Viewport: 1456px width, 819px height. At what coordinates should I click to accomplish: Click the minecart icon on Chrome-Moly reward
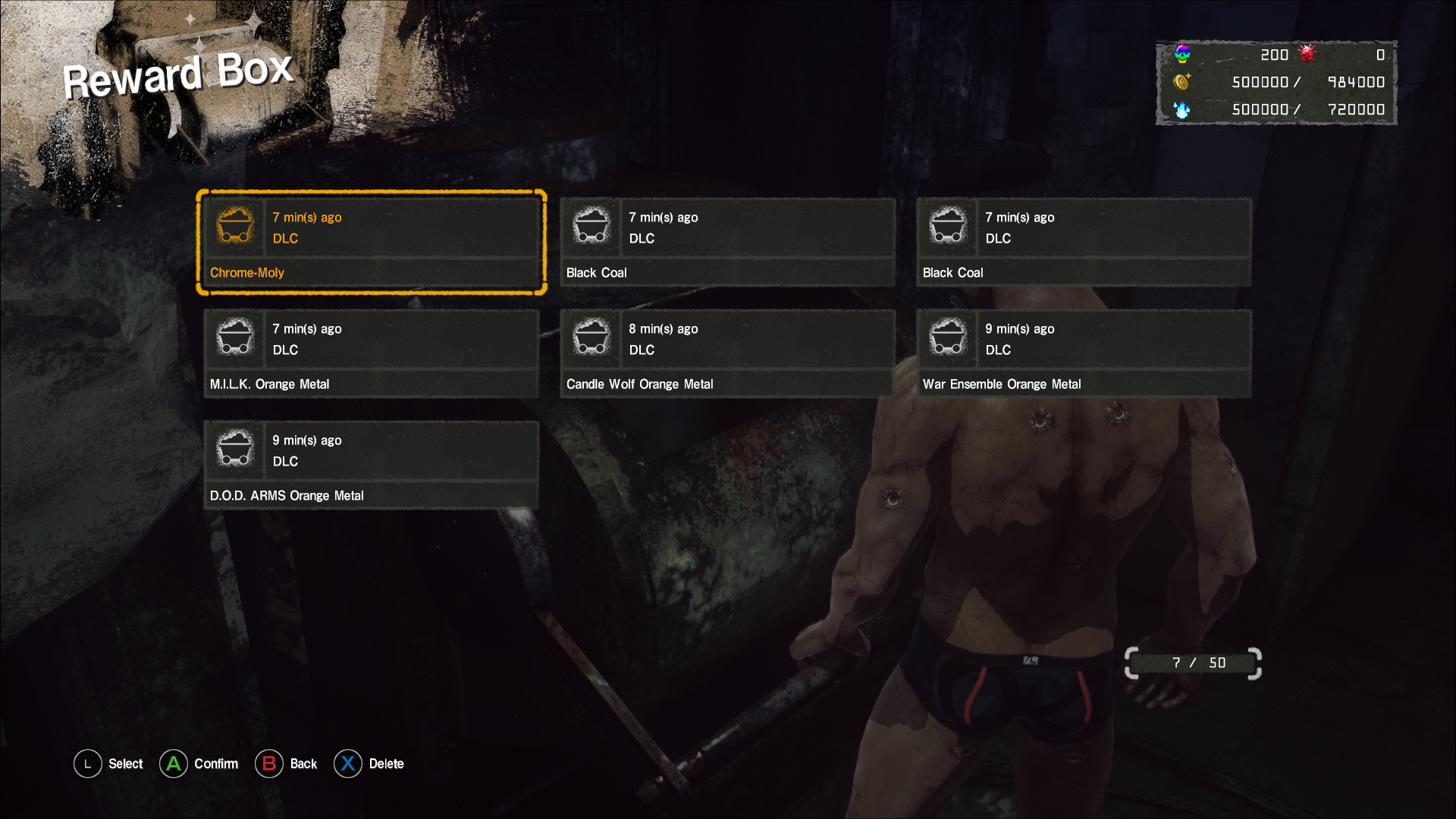coord(235,225)
